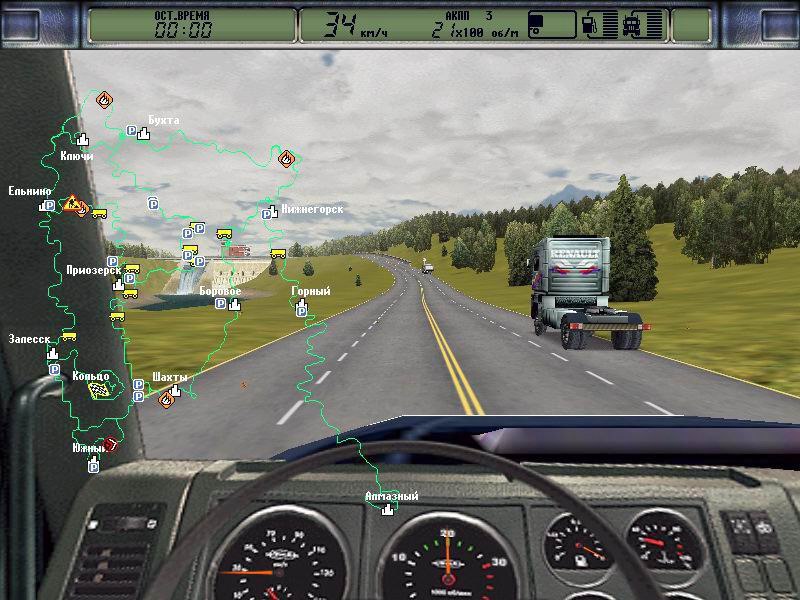Select the Бухта town marker on the map

[x=163, y=121]
